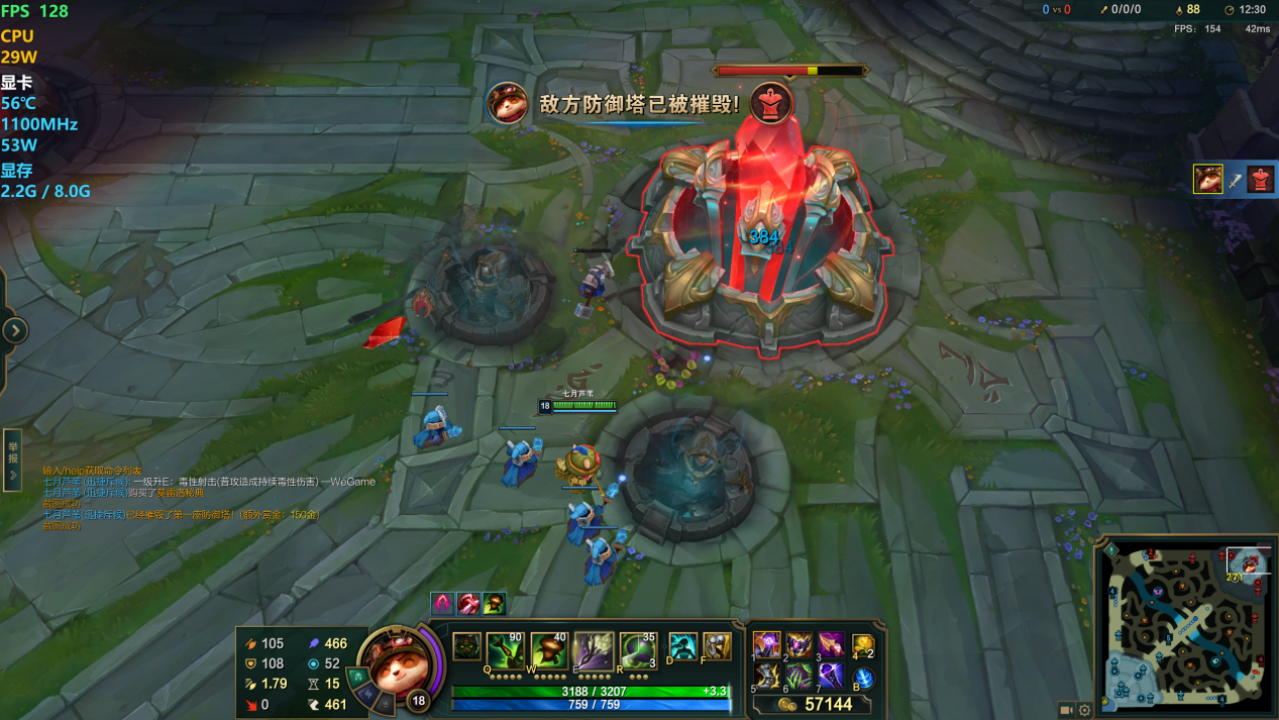The width and height of the screenshot is (1279, 720).
Task: Click Teemo's passive ability icon
Action: (466, 647)
